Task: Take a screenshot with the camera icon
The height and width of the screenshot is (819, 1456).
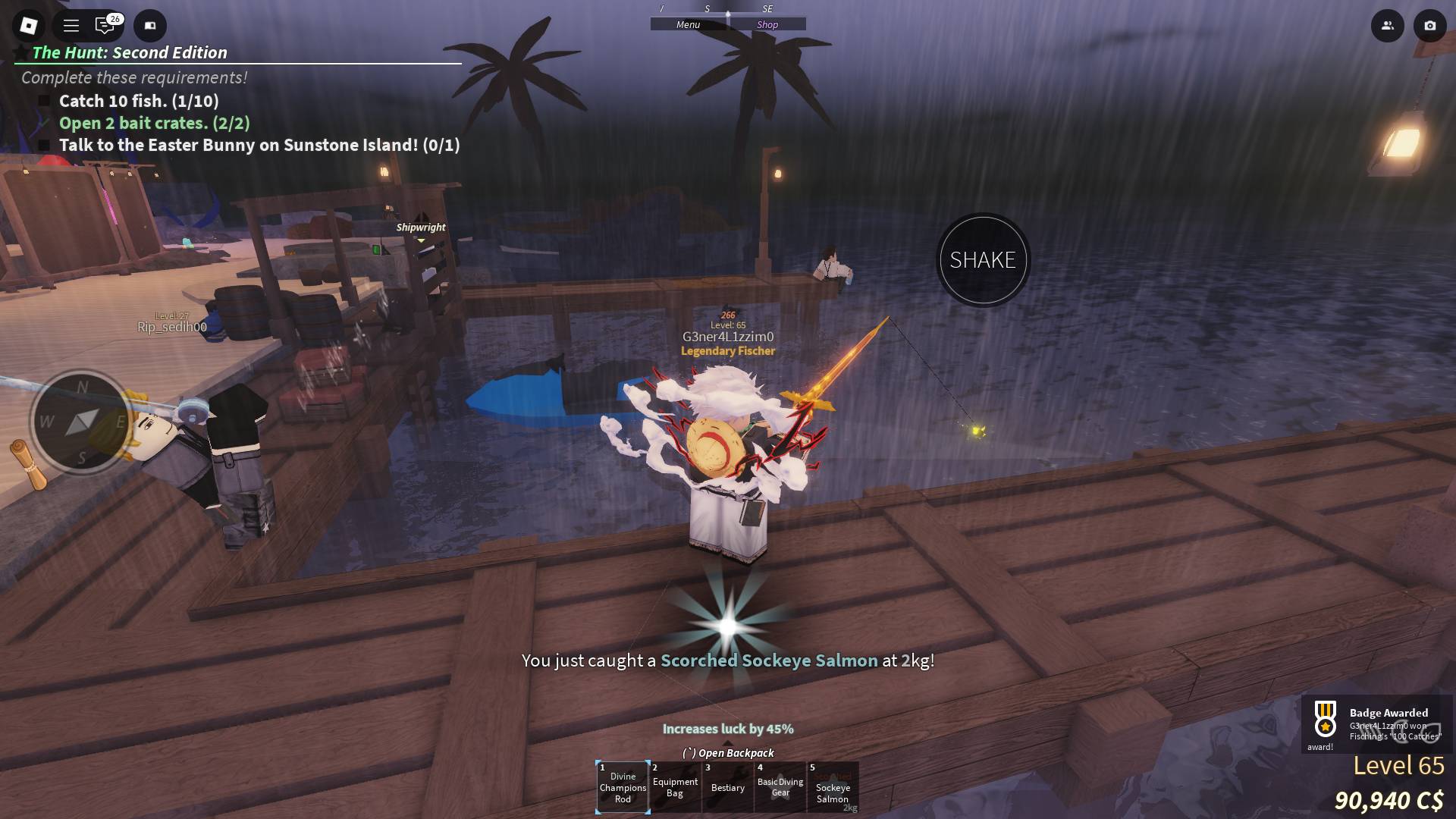Action: coord(1429,26)
